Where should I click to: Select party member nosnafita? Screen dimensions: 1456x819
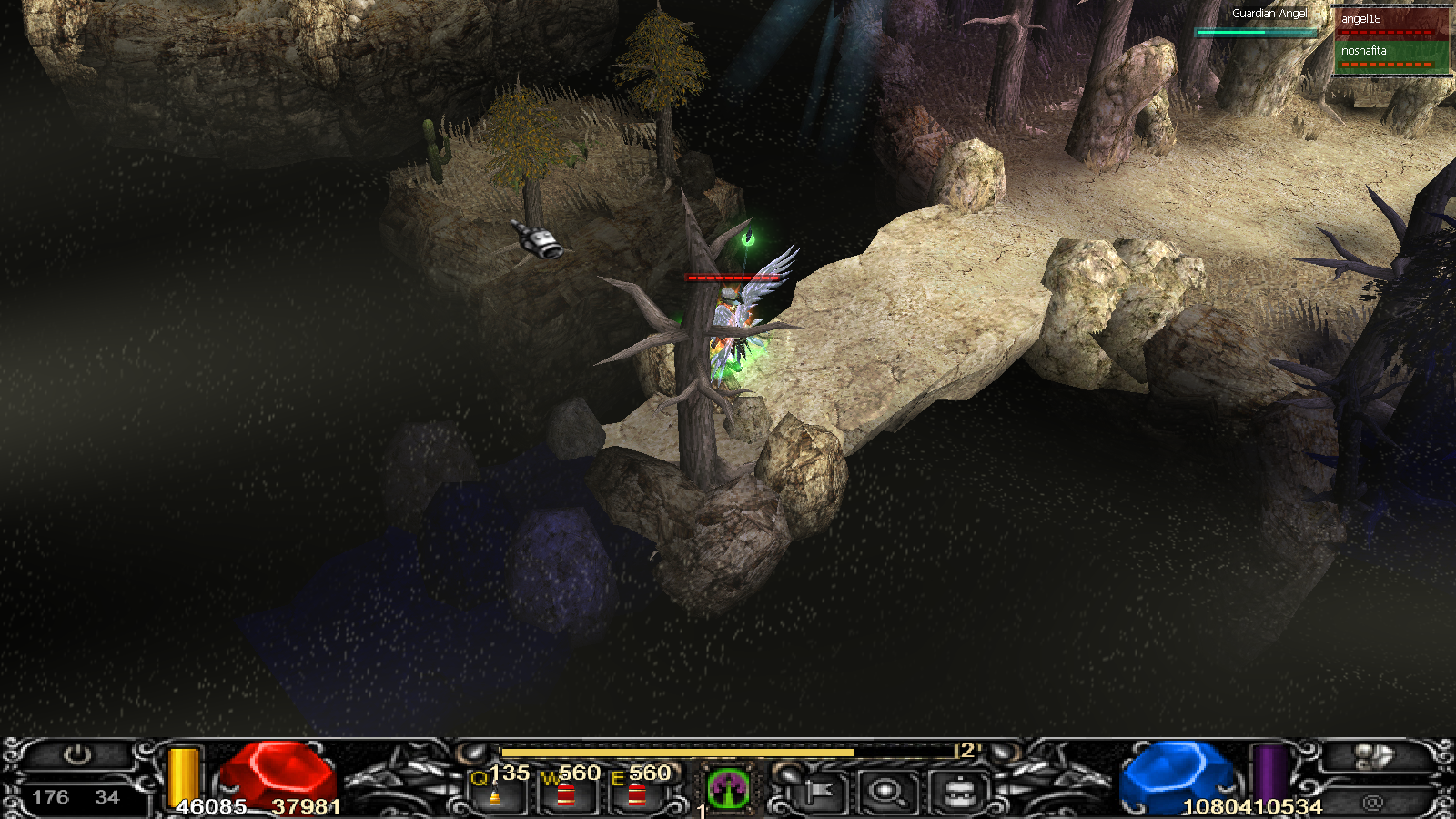point(1390,54)
